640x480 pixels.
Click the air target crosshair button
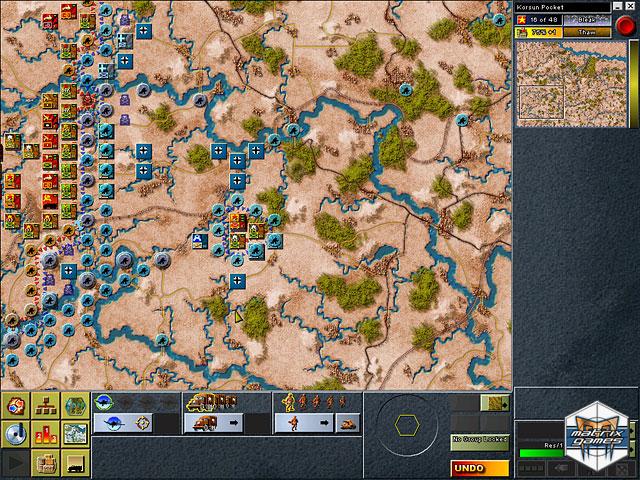pyautogui.click(x=143, y=423)
